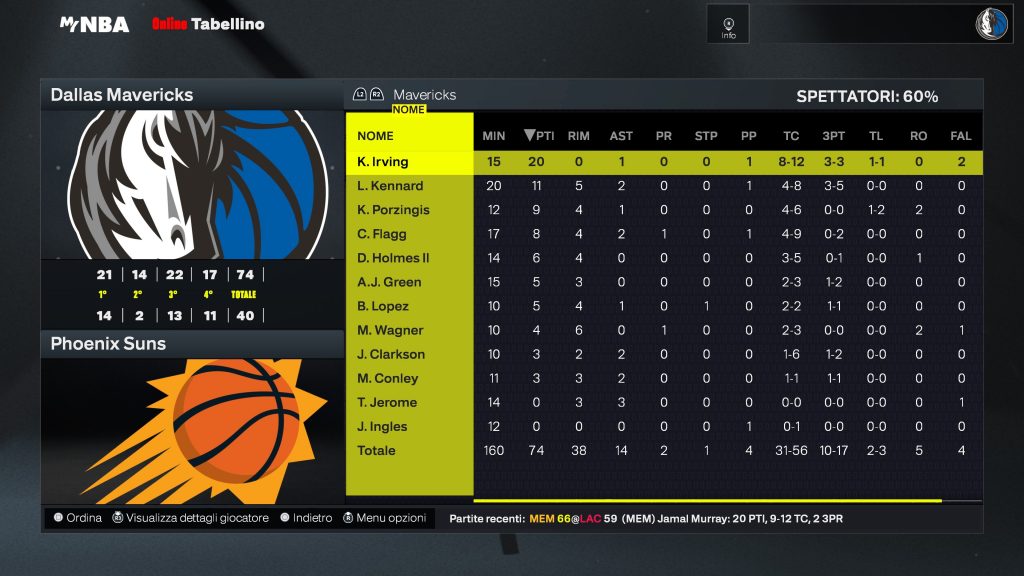The height and width of the screenshot is (576, 1024).
Task: Click the Mavericks logo in top corner
Action: [992, 24]
